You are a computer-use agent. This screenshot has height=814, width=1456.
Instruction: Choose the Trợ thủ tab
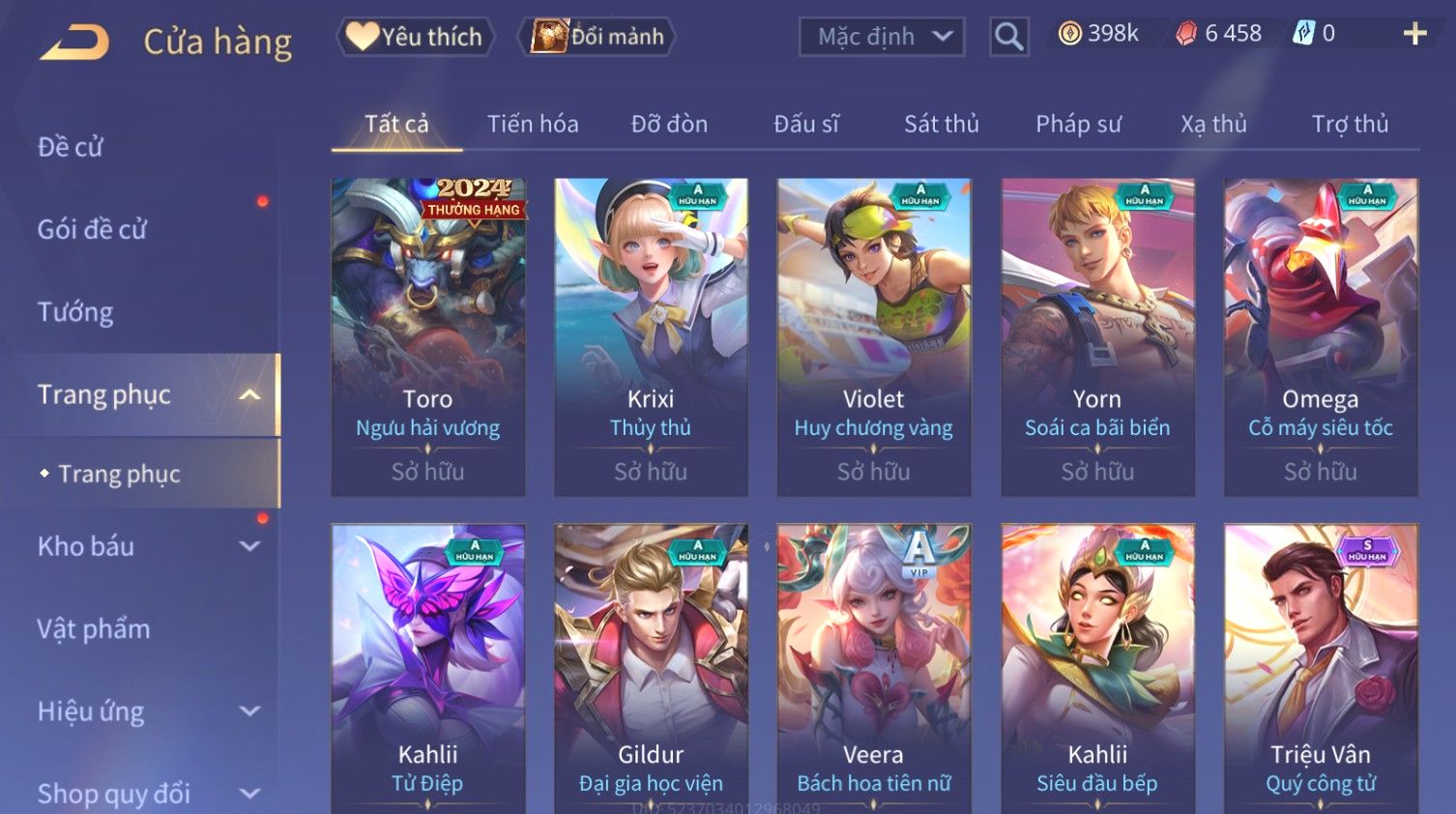(x=1350, y=124)
